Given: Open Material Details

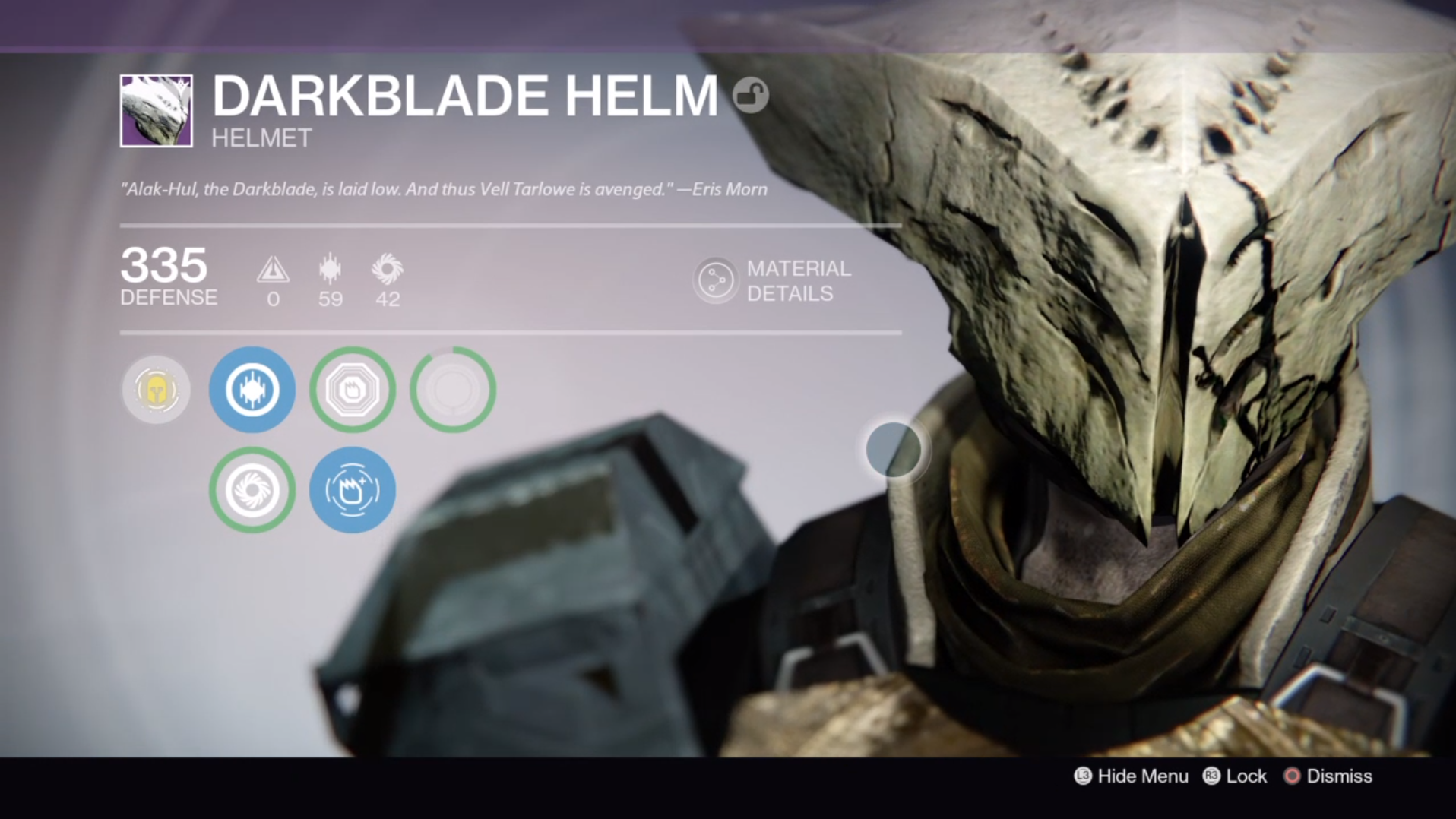Looking at the screenshot, I should (x=774, y=280).
